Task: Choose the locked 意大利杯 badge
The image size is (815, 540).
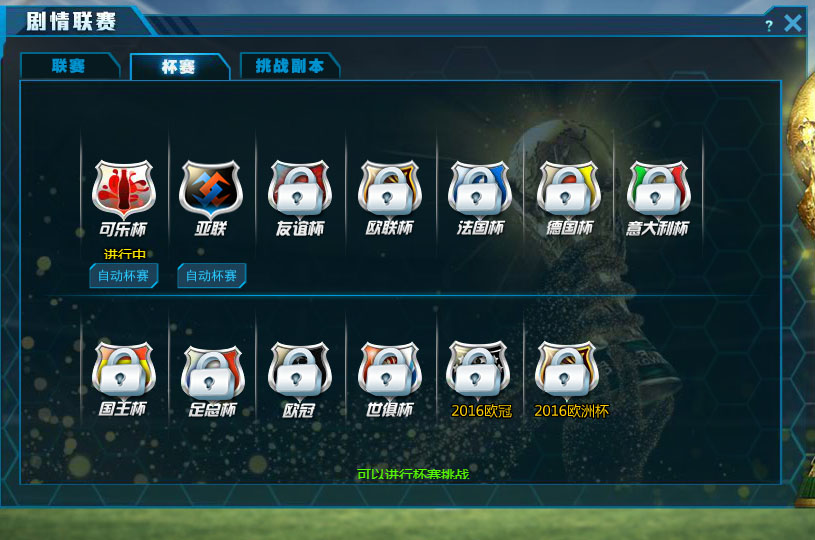Action: (x=658, y=188)
